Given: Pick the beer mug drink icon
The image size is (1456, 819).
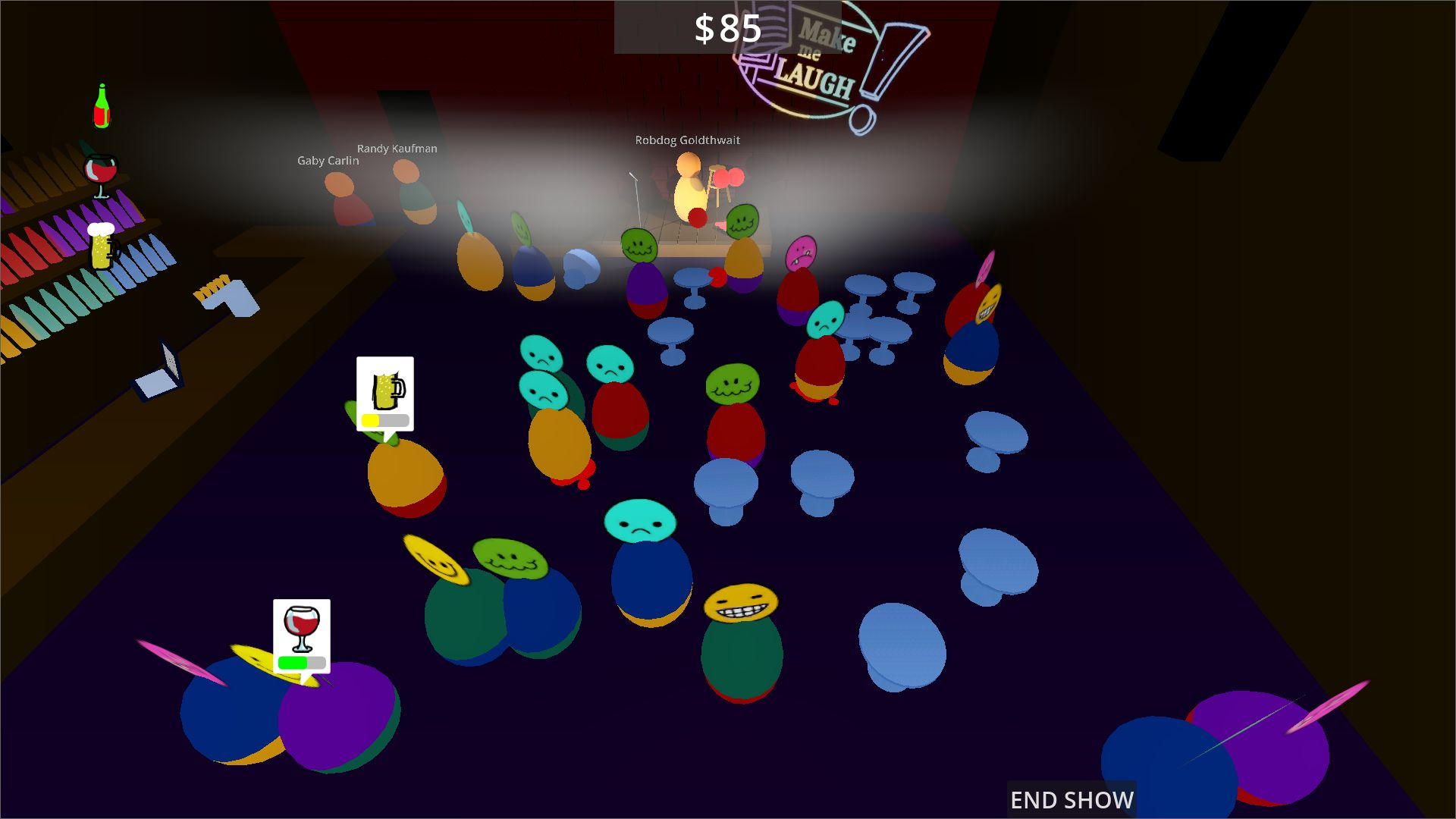Looking at the screenshot, I should click(102, 246).
